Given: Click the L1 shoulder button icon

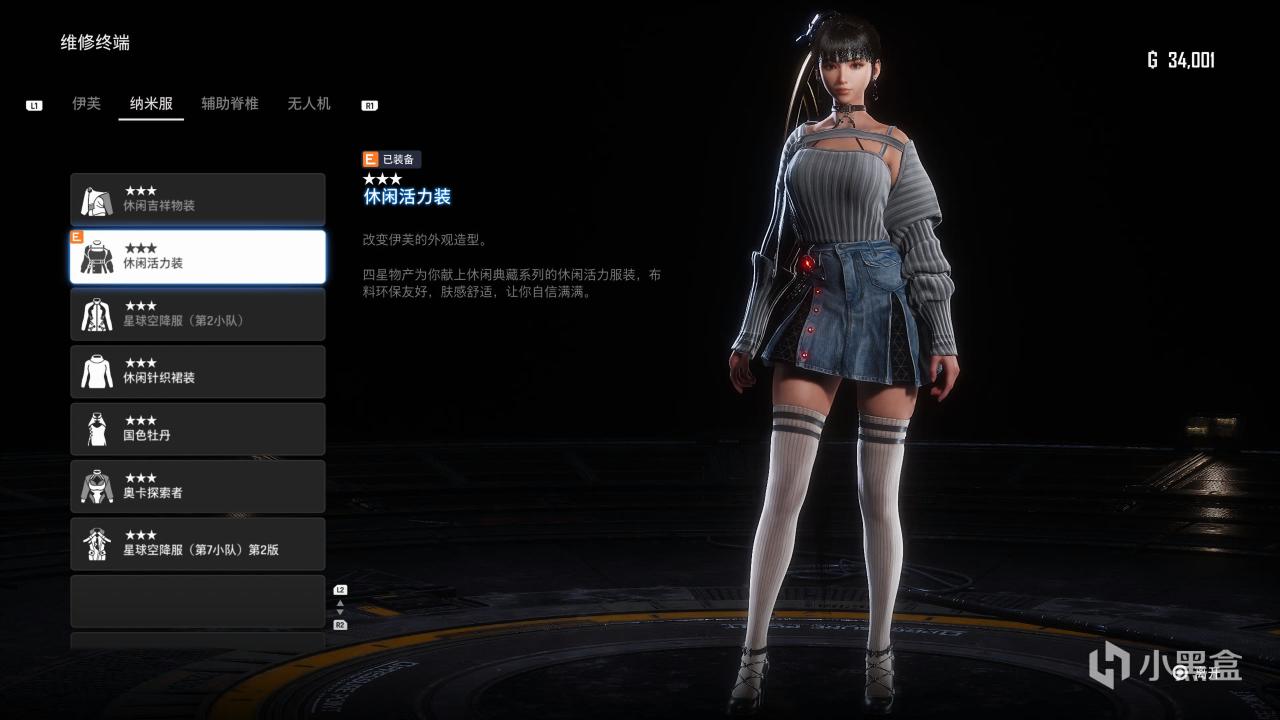Looking at the screenshot, I should [35, 102].
